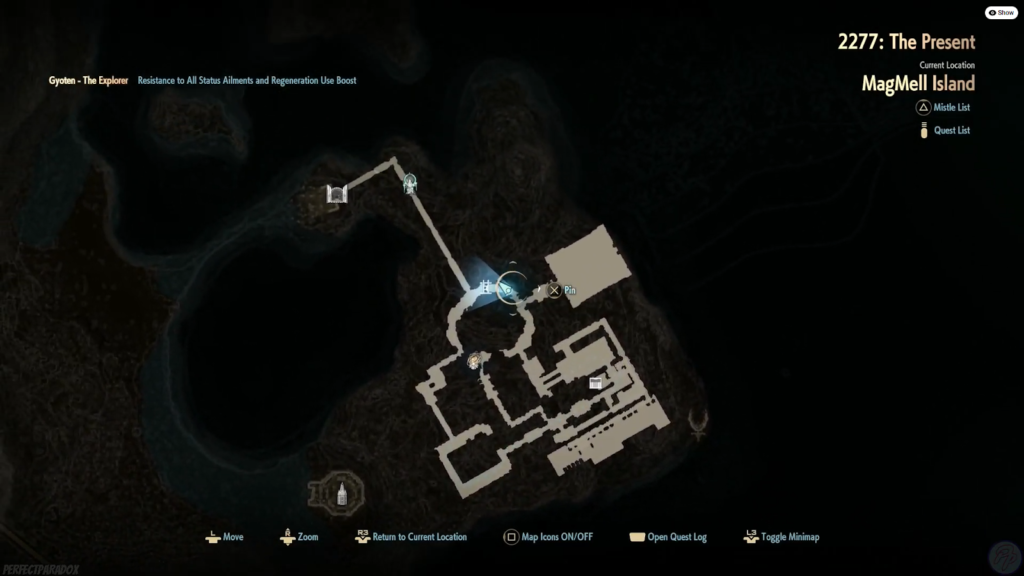
Task: Open the Mistle List
Action: tap(951, 107)
